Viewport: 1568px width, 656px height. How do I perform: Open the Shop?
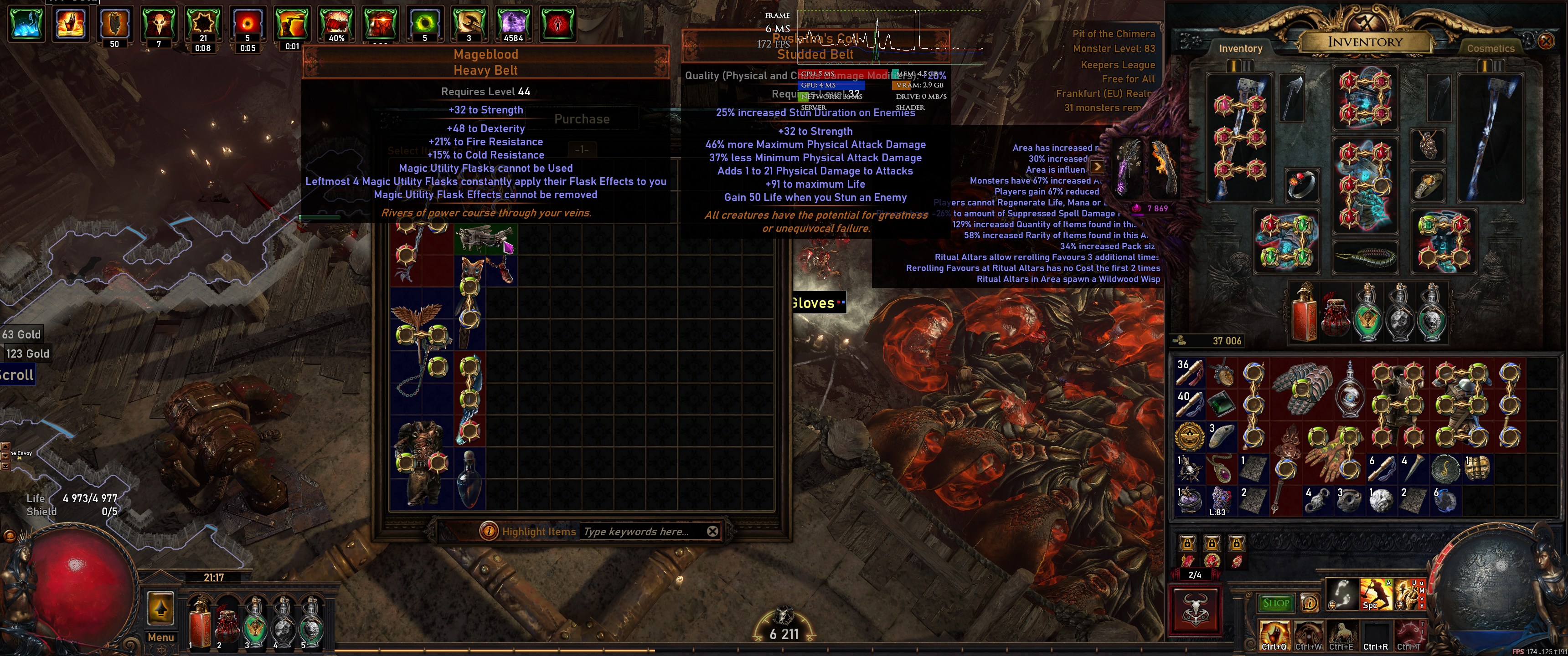(x=1276, y=603)
